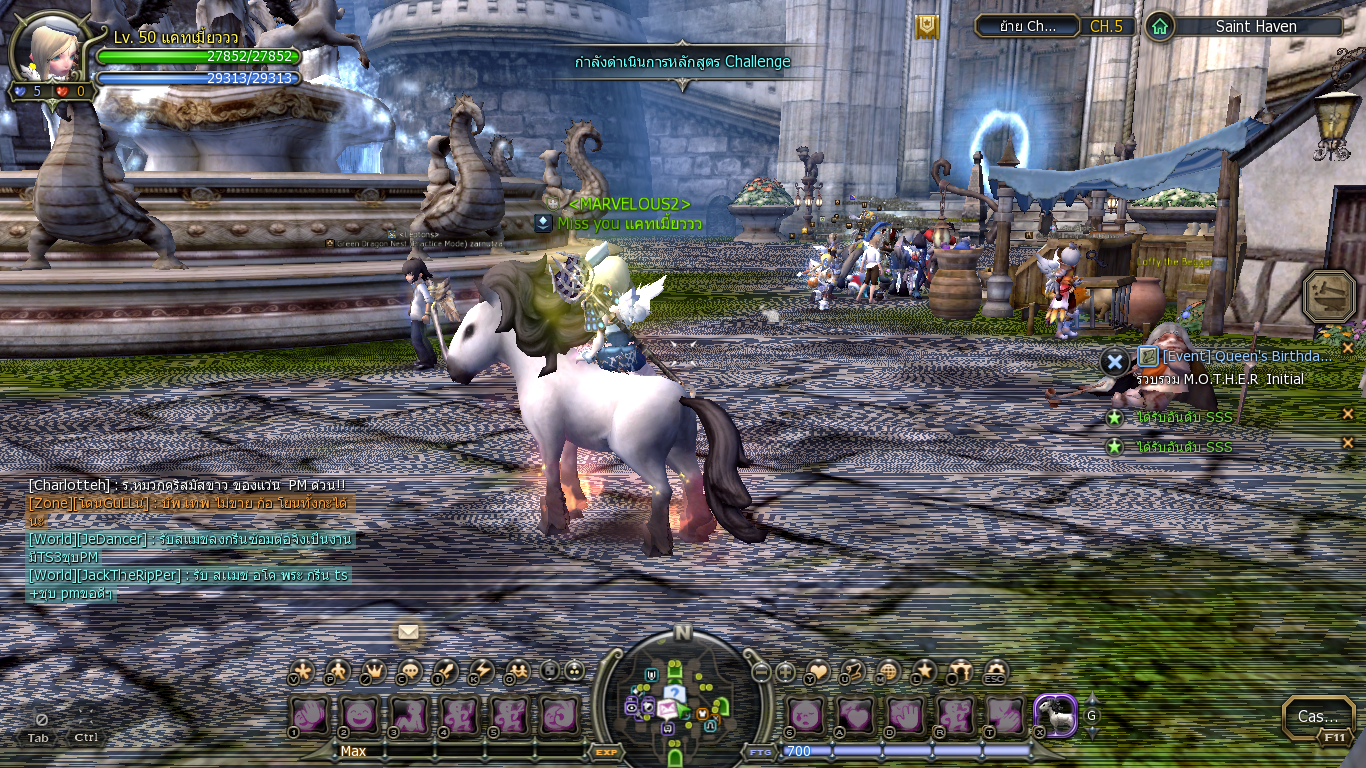Select the Queen's Birthday event quest
Screen dimensions: 1366x768
(x=1247, y=356)
